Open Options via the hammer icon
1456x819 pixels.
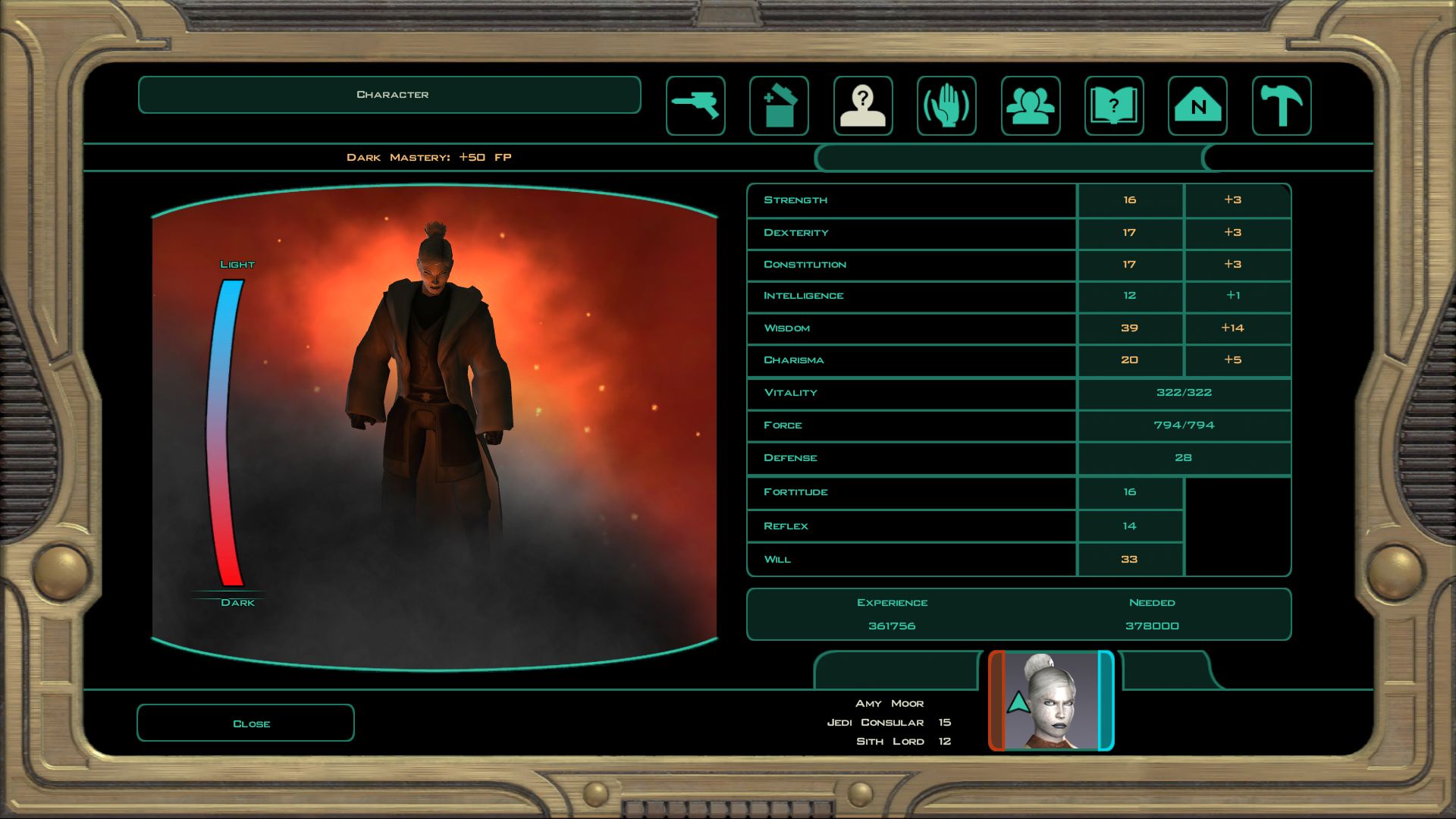coord(1281,106)
